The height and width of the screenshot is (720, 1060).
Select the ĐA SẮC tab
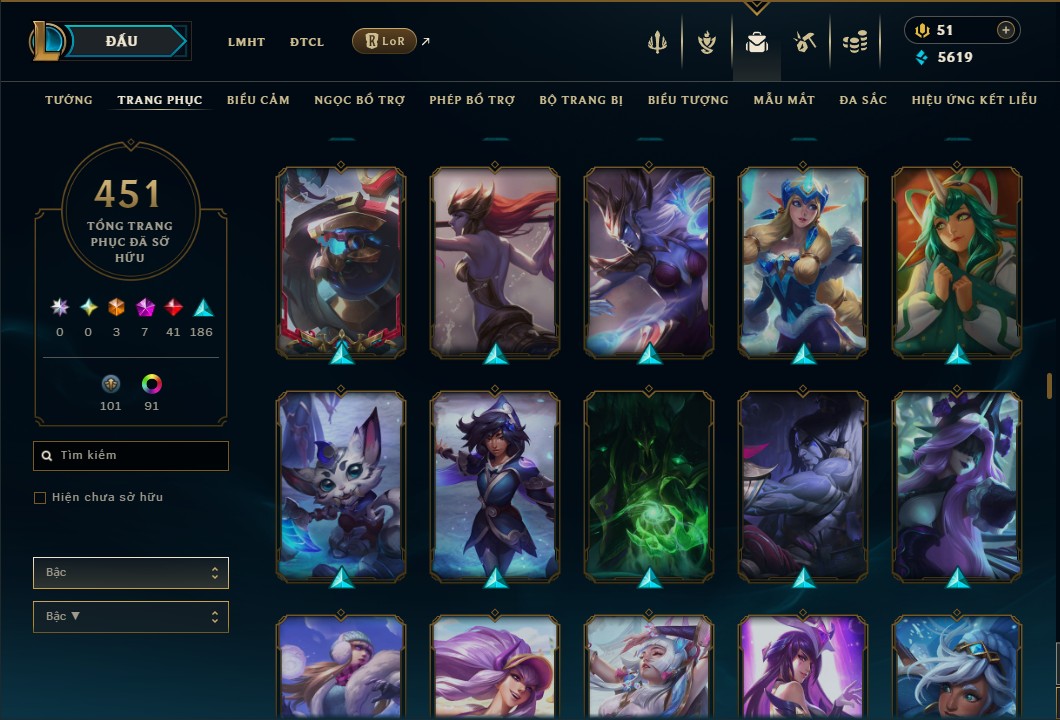pos(863,100)
